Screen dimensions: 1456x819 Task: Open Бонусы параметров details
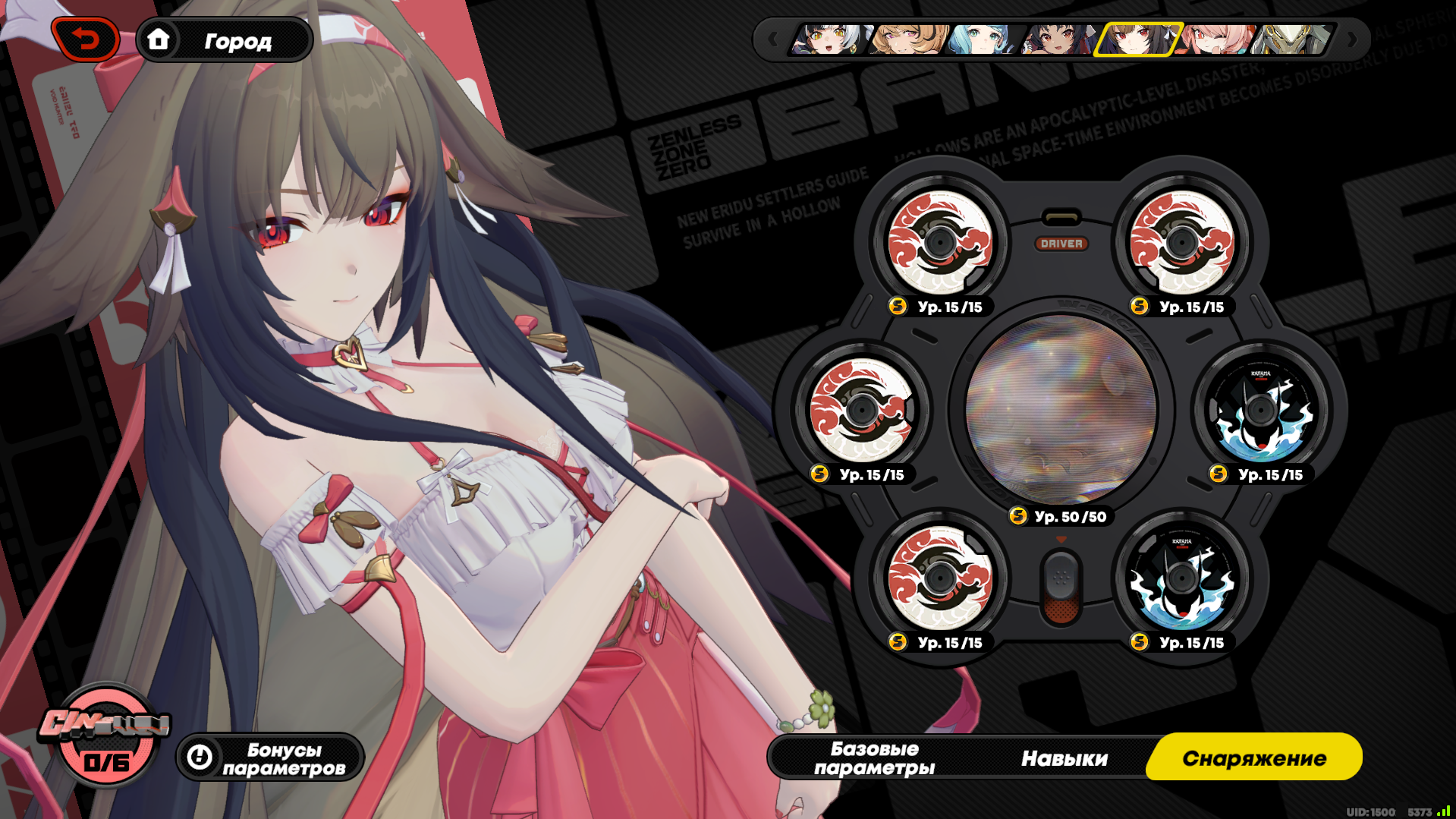pos(270,758)
